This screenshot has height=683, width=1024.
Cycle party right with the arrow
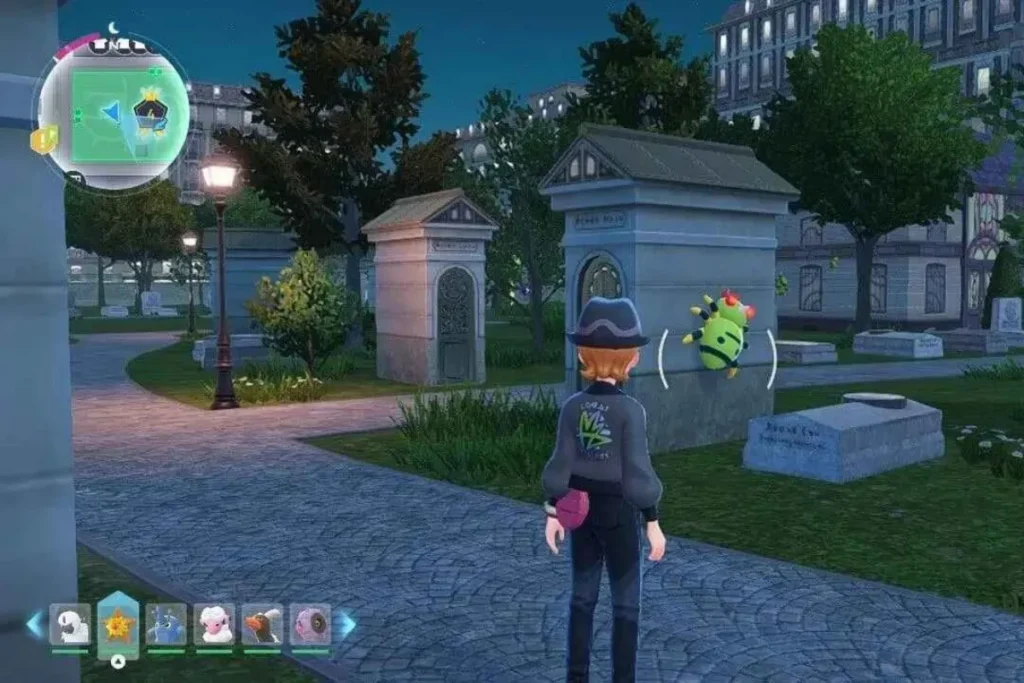345,624
